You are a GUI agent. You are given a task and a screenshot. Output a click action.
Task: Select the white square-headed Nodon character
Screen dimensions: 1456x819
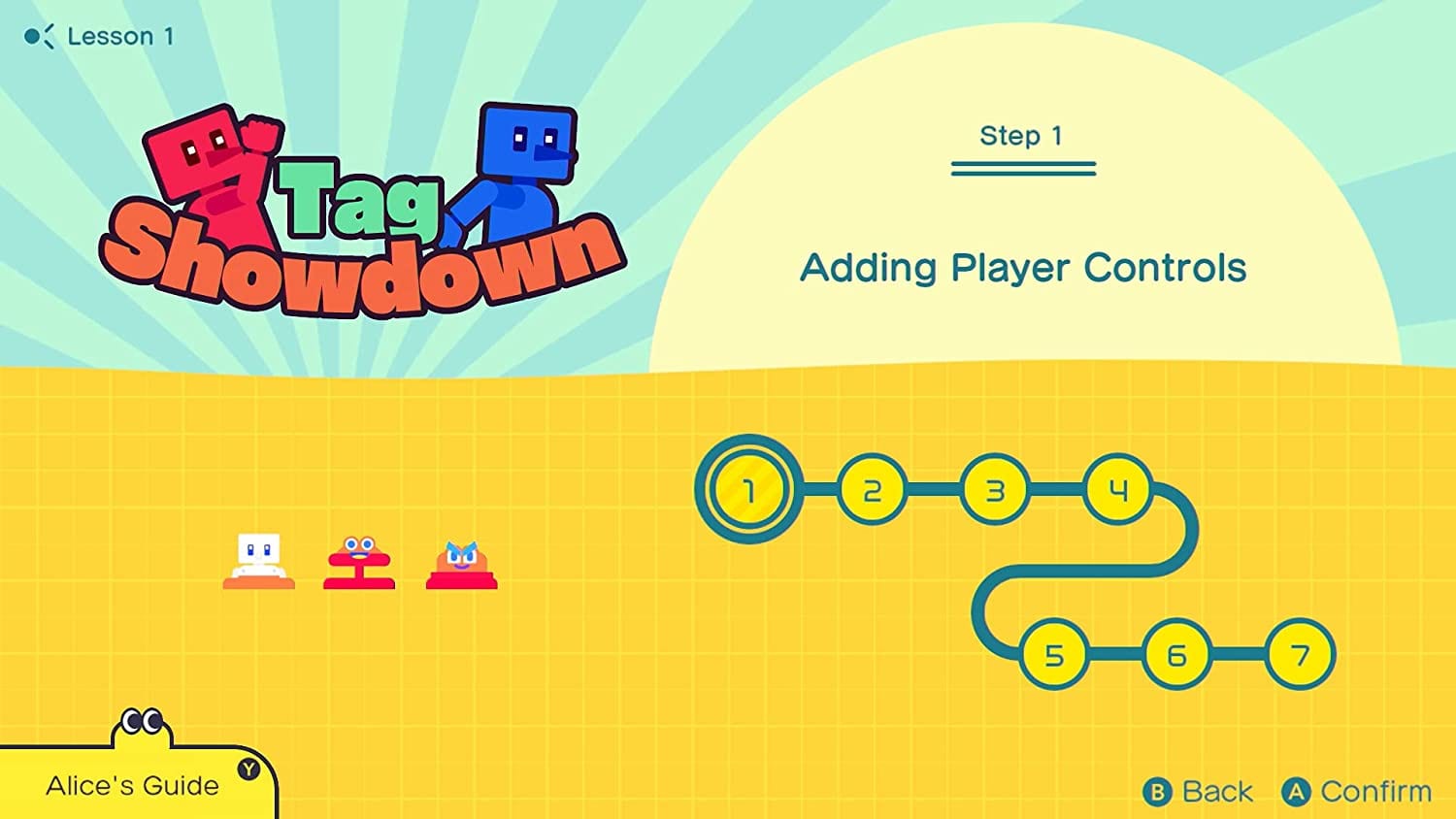point(258,558)
